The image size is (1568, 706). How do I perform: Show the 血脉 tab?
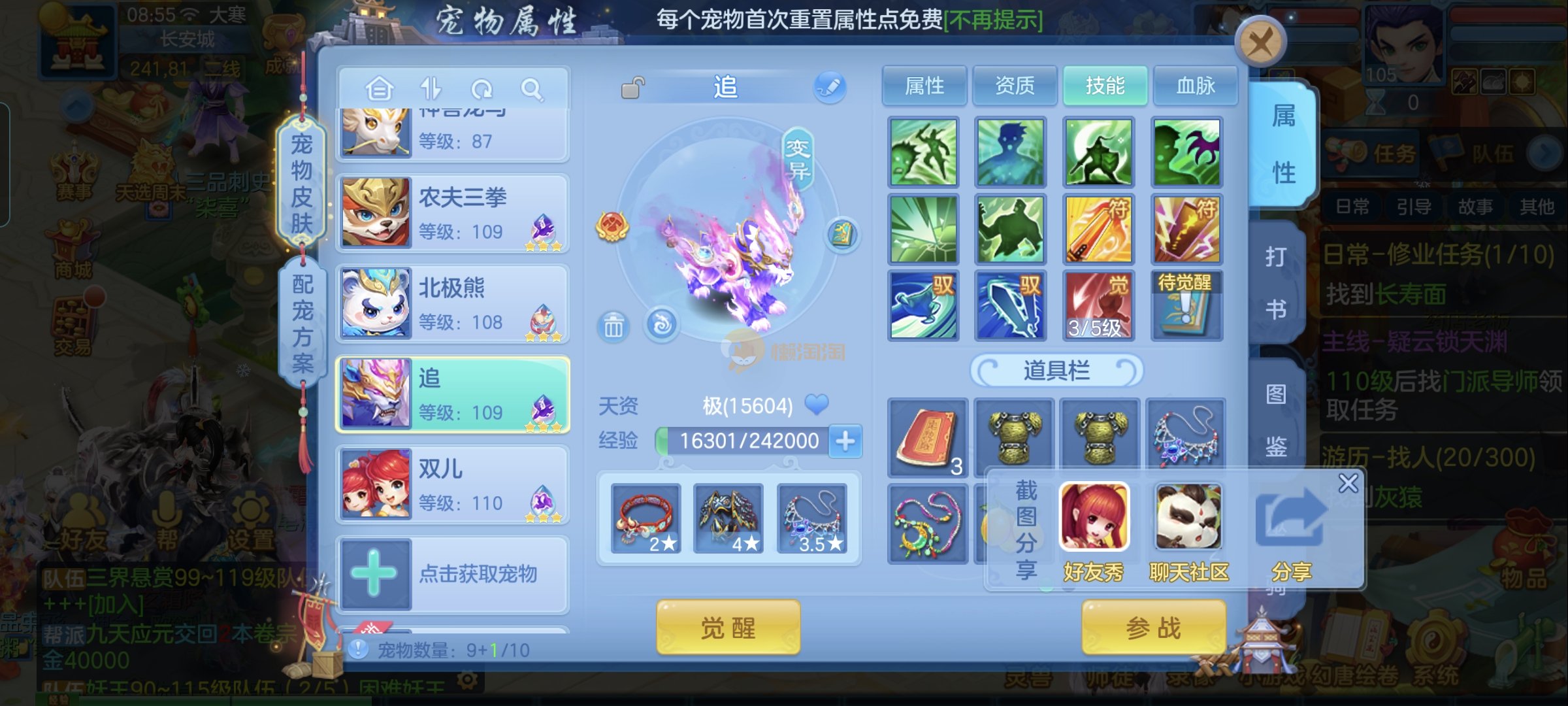[x=1196, y=86]
